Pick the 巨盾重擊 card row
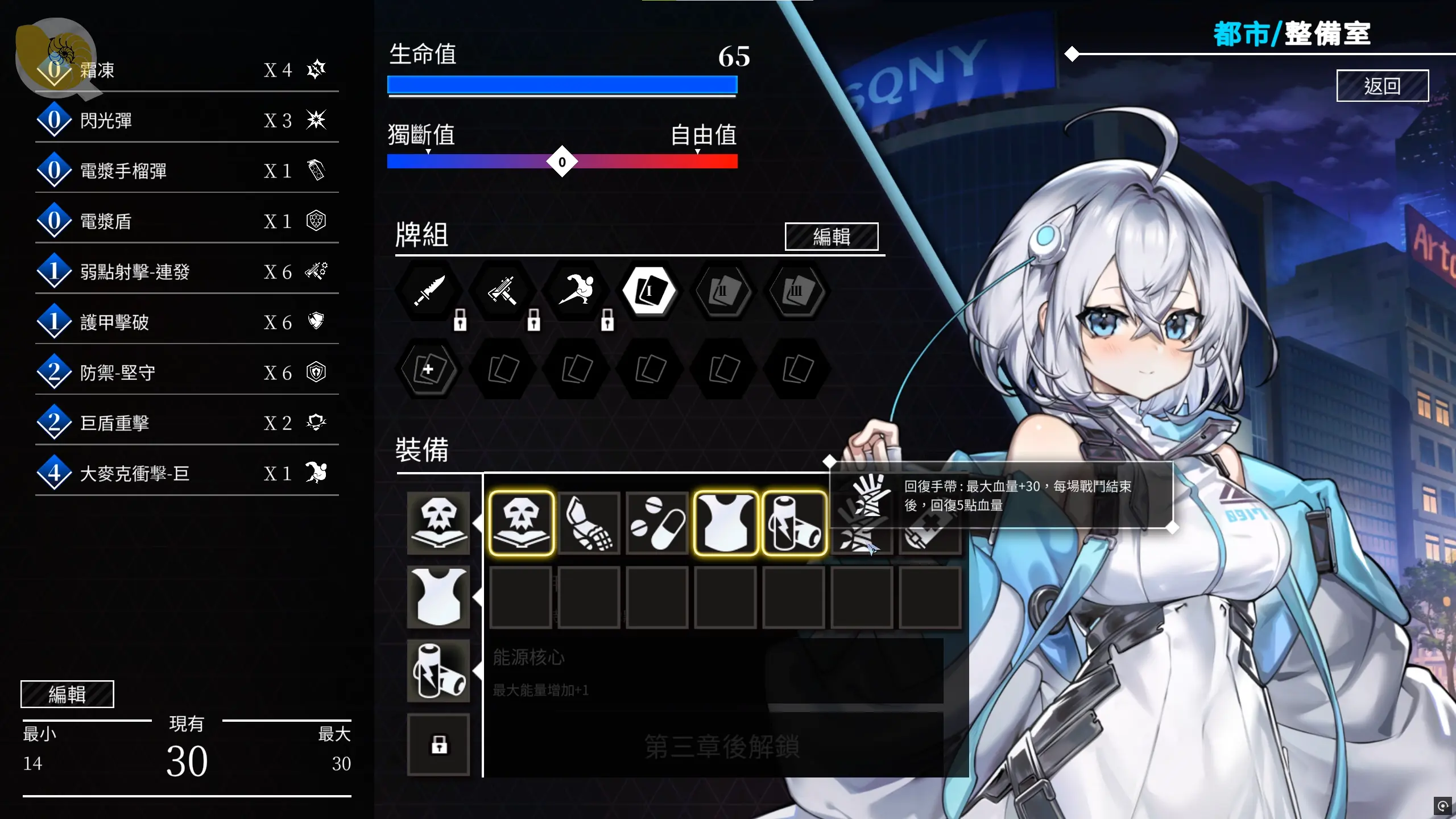Screen dimensions: 1456x819 click(187, 423)
